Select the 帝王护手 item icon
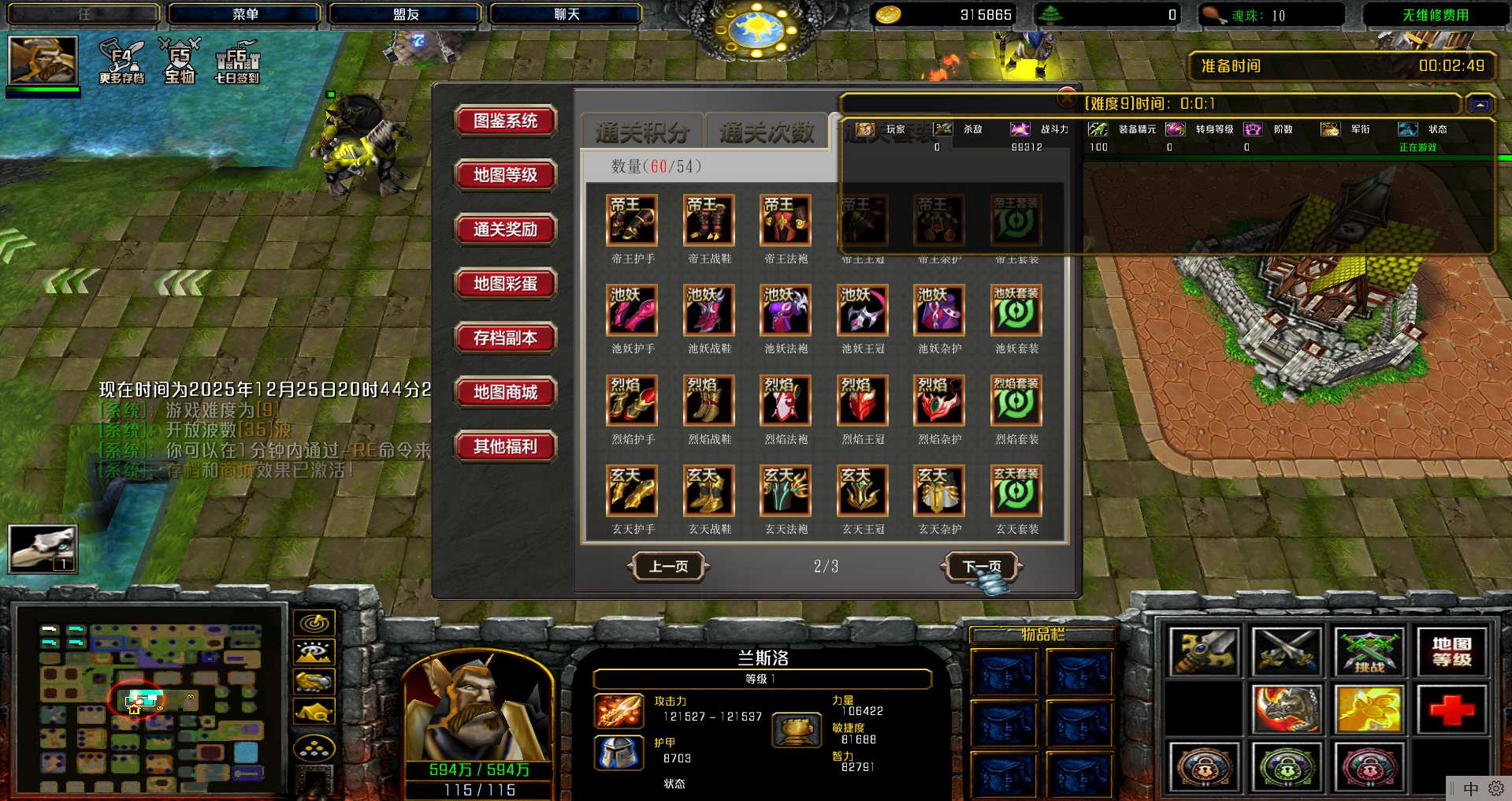The image size is (1512, 801). [632, 220]
